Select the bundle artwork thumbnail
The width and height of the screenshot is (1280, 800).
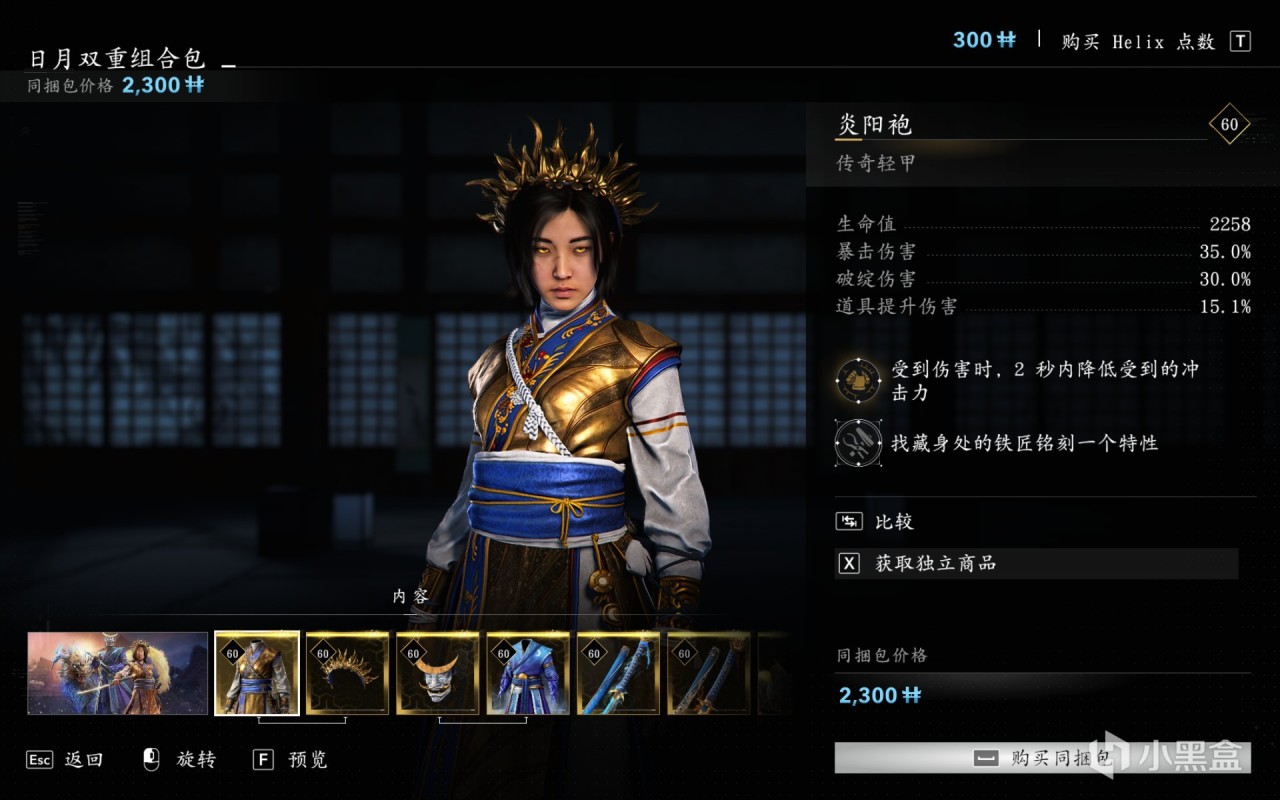pyautogui.click(x=118, y=673)
